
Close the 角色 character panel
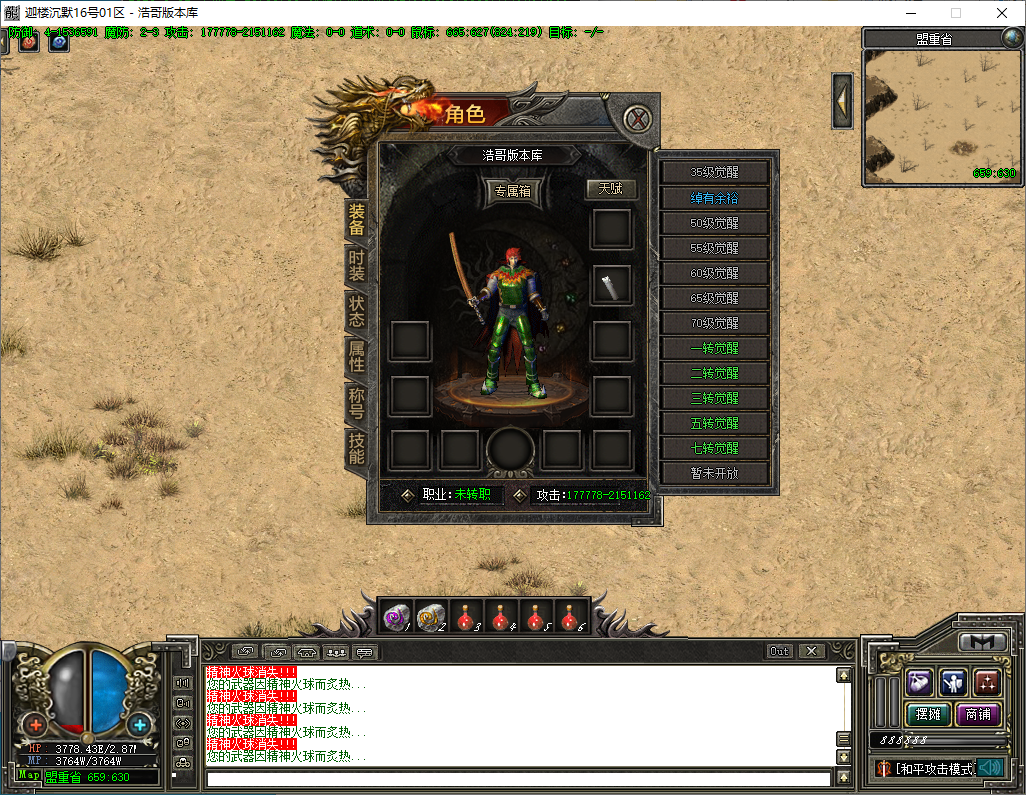coord(637,118)
